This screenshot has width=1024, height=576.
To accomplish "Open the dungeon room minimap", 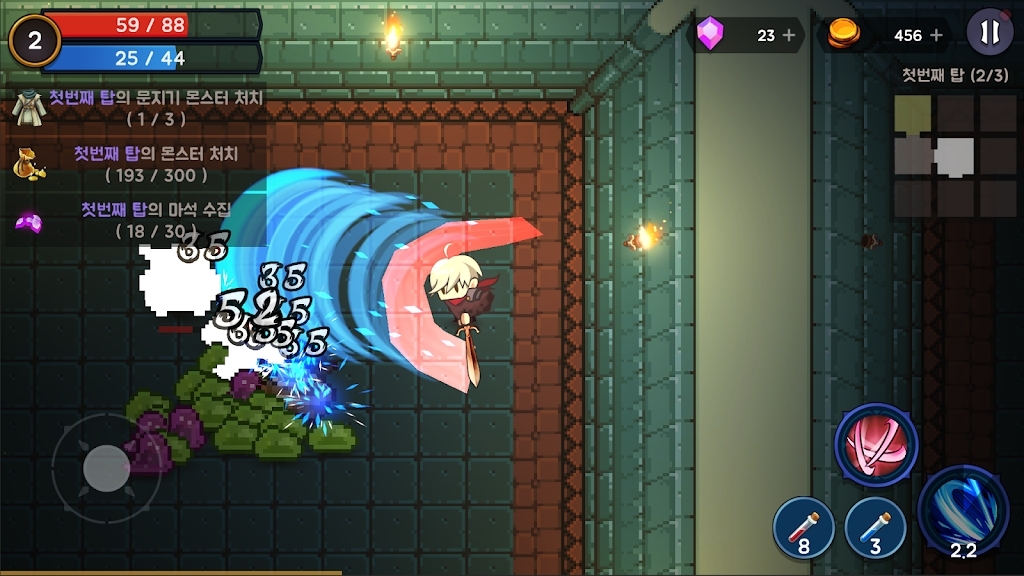I will click(954, 155).
